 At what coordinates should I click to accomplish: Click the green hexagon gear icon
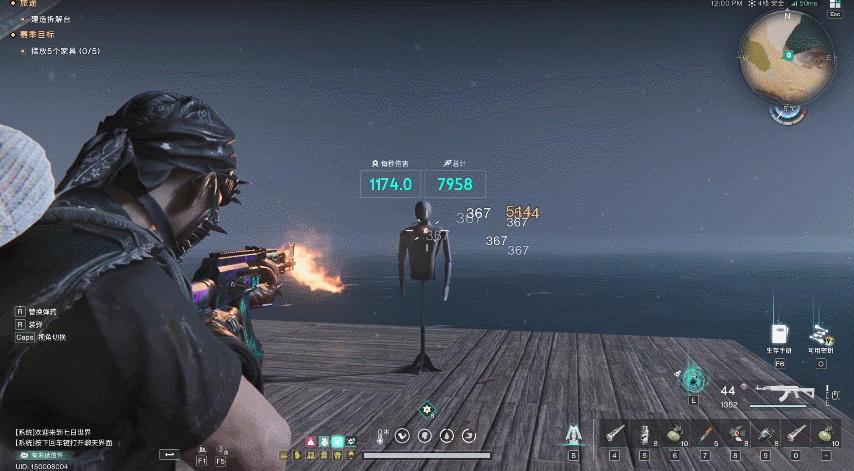[427, 409]
